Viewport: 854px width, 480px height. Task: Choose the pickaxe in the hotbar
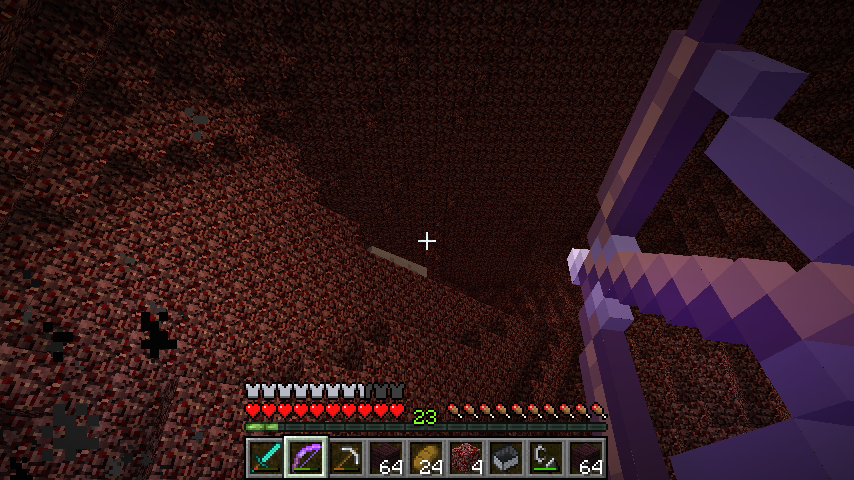[x=345, y=458]
